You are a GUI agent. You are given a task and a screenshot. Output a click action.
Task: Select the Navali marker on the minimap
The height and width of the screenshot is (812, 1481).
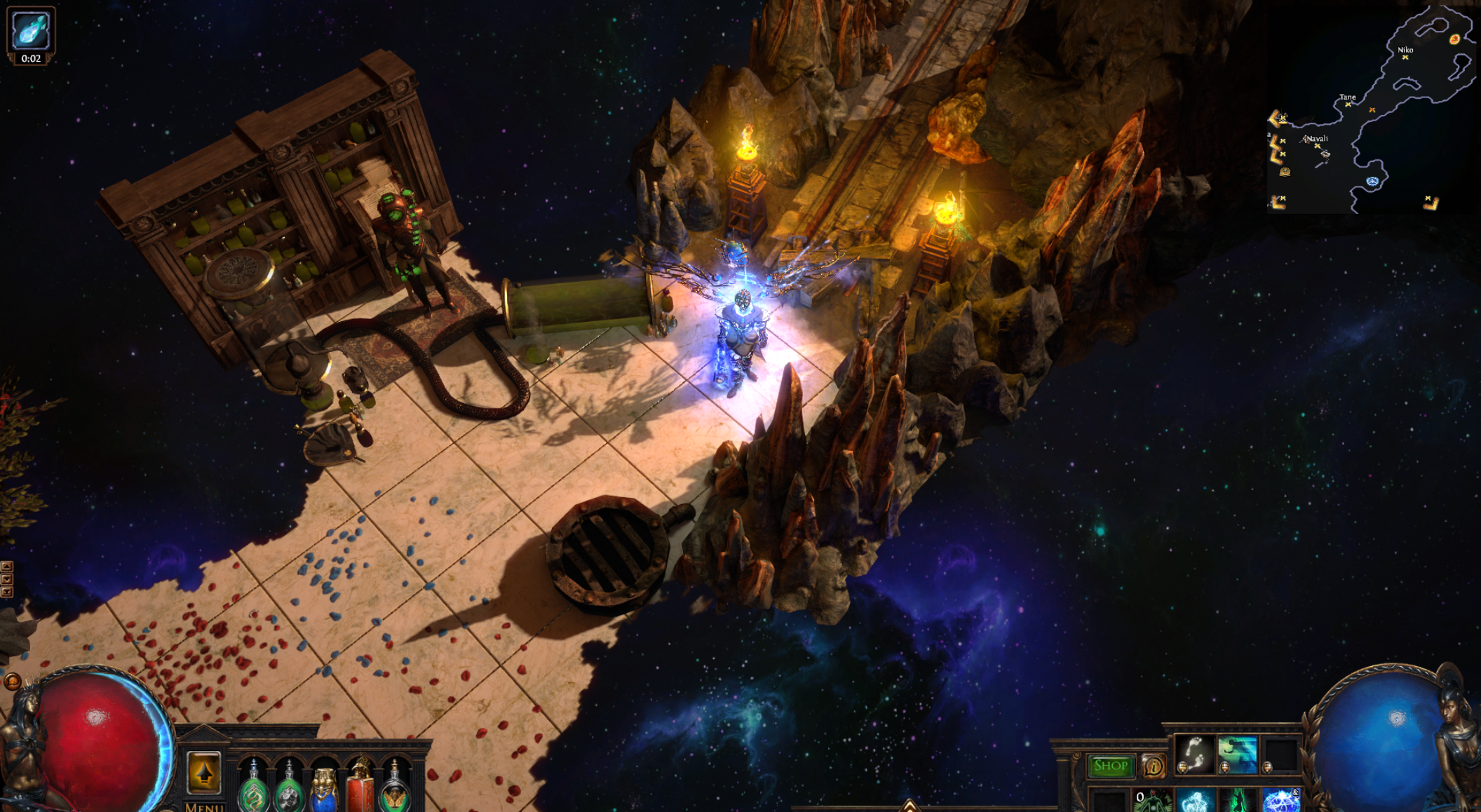(x=1317, y=146)
